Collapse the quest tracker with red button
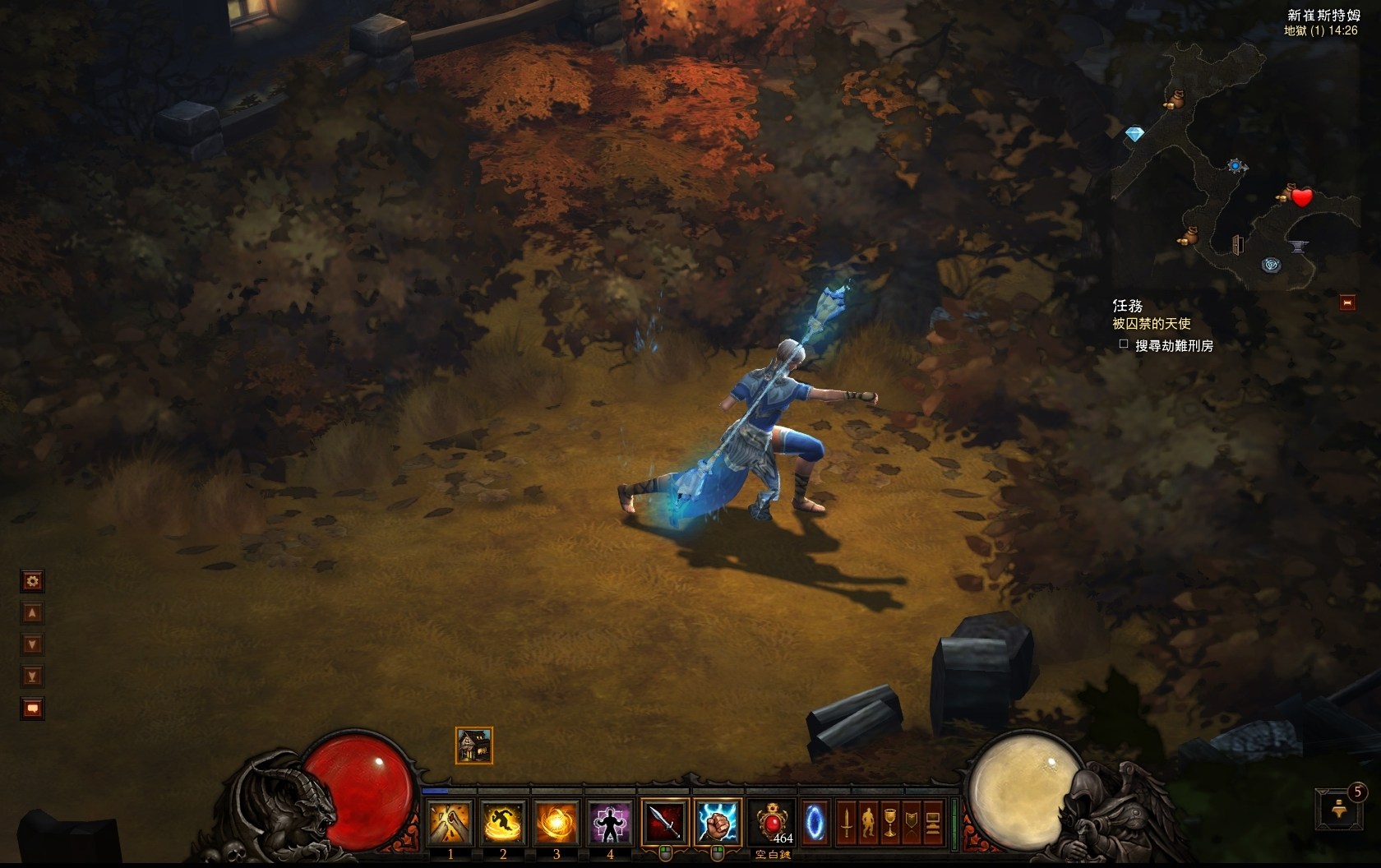 tap(1347, 302)
